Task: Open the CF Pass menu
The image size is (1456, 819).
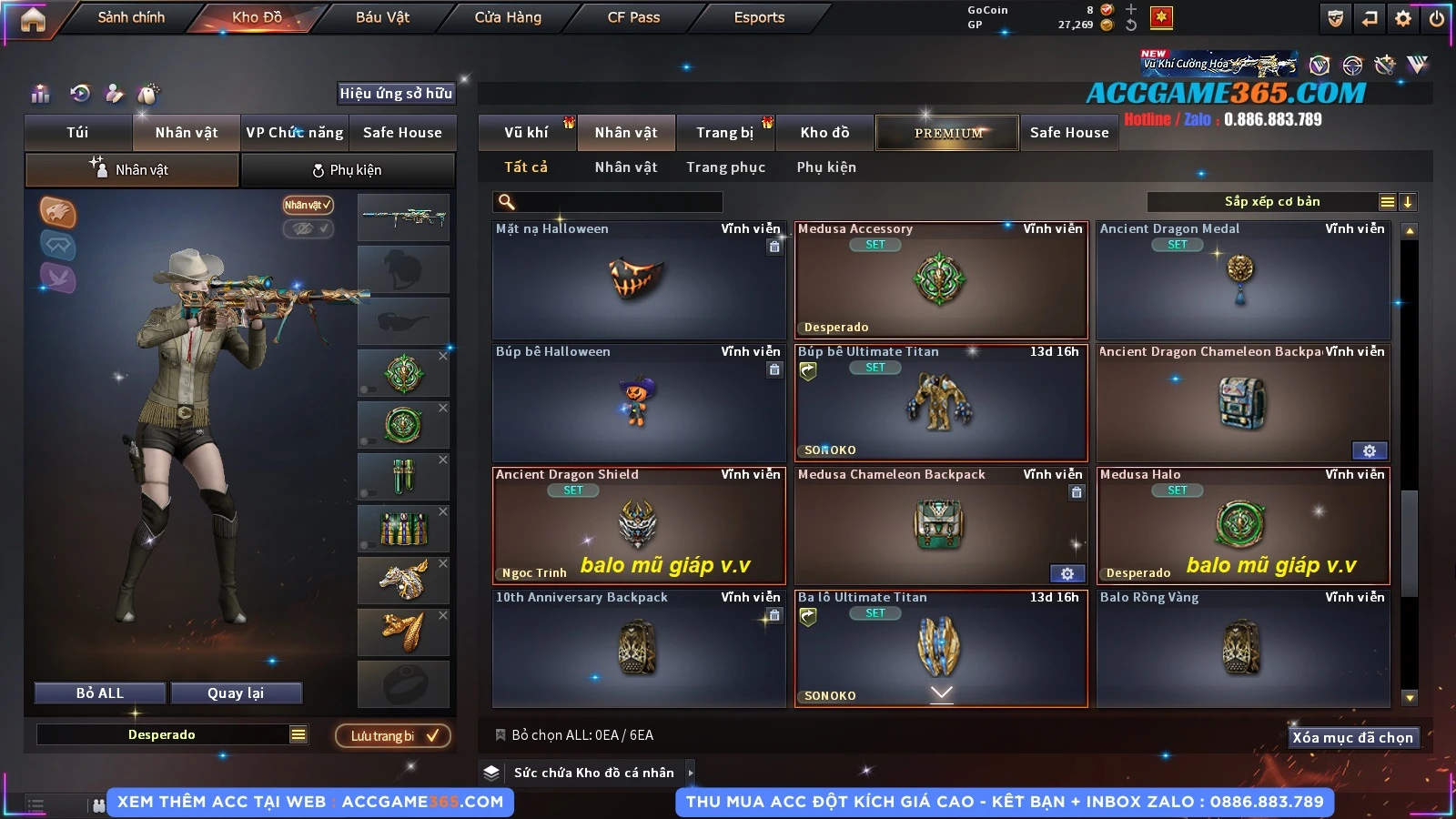Action: 633,17
